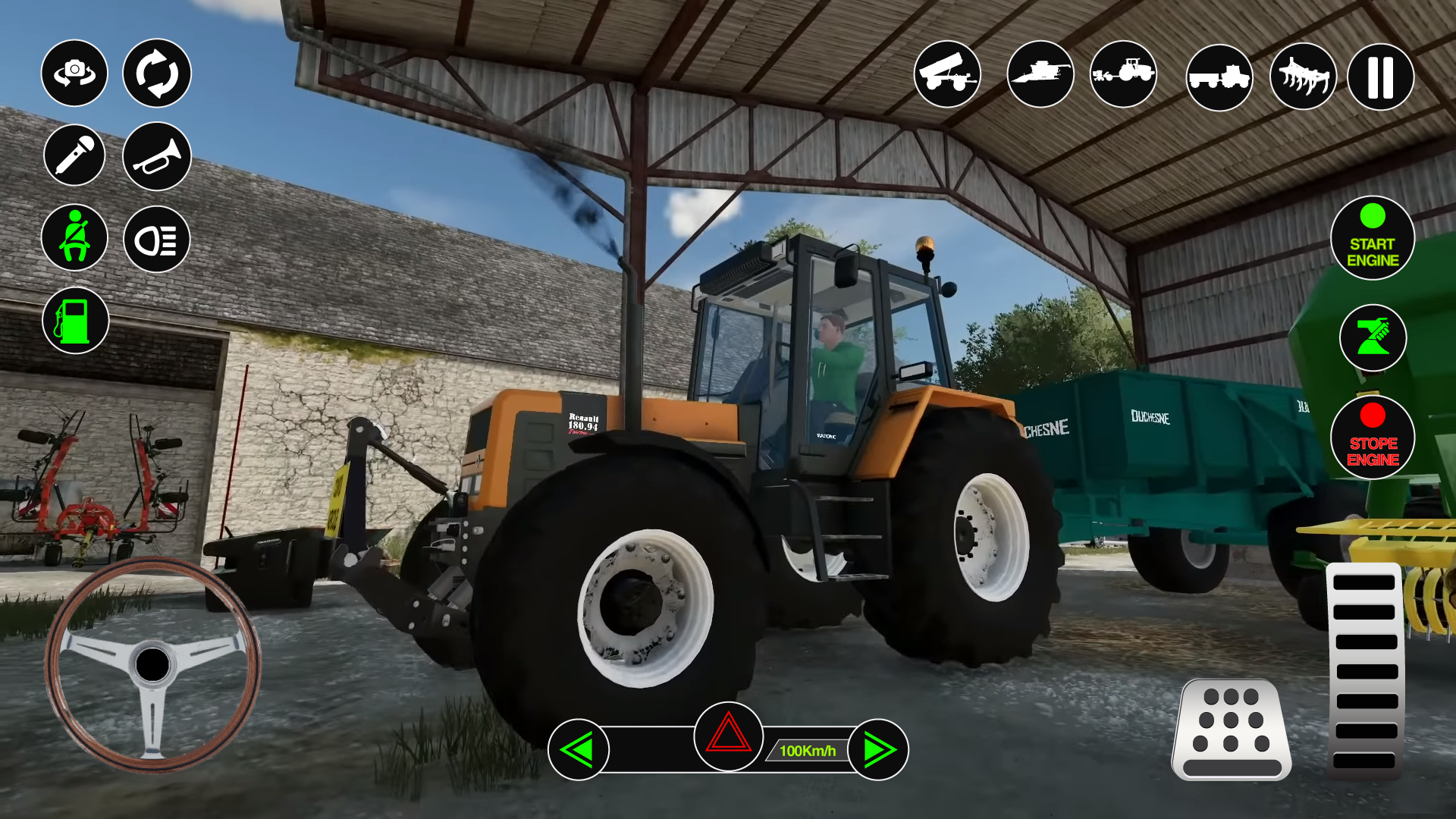
Task: Select the tractor with trailer icon
Action: pyautogui.click(x=1125, y=74)
